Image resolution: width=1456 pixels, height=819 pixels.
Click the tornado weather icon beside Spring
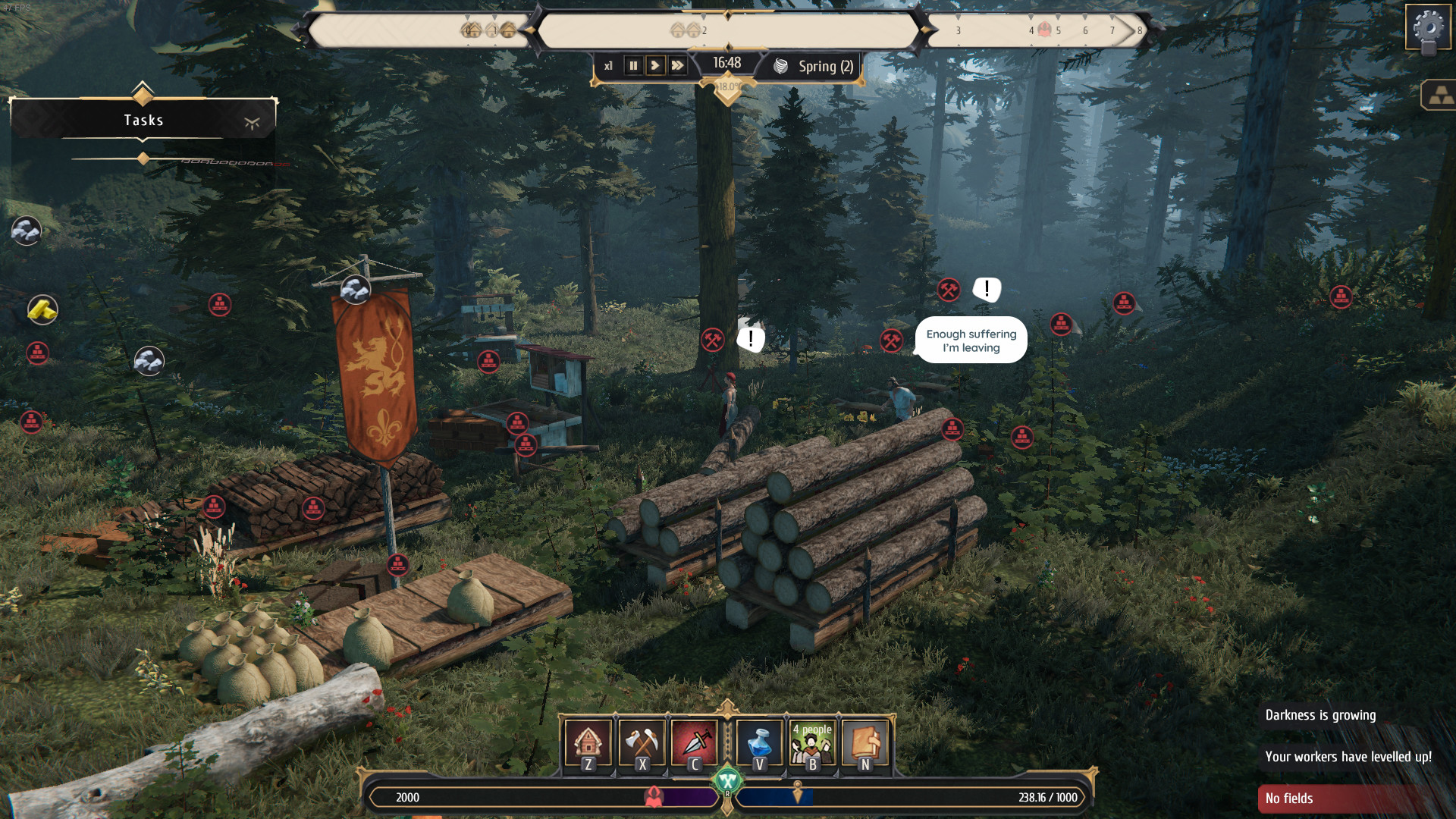(780, 66)
